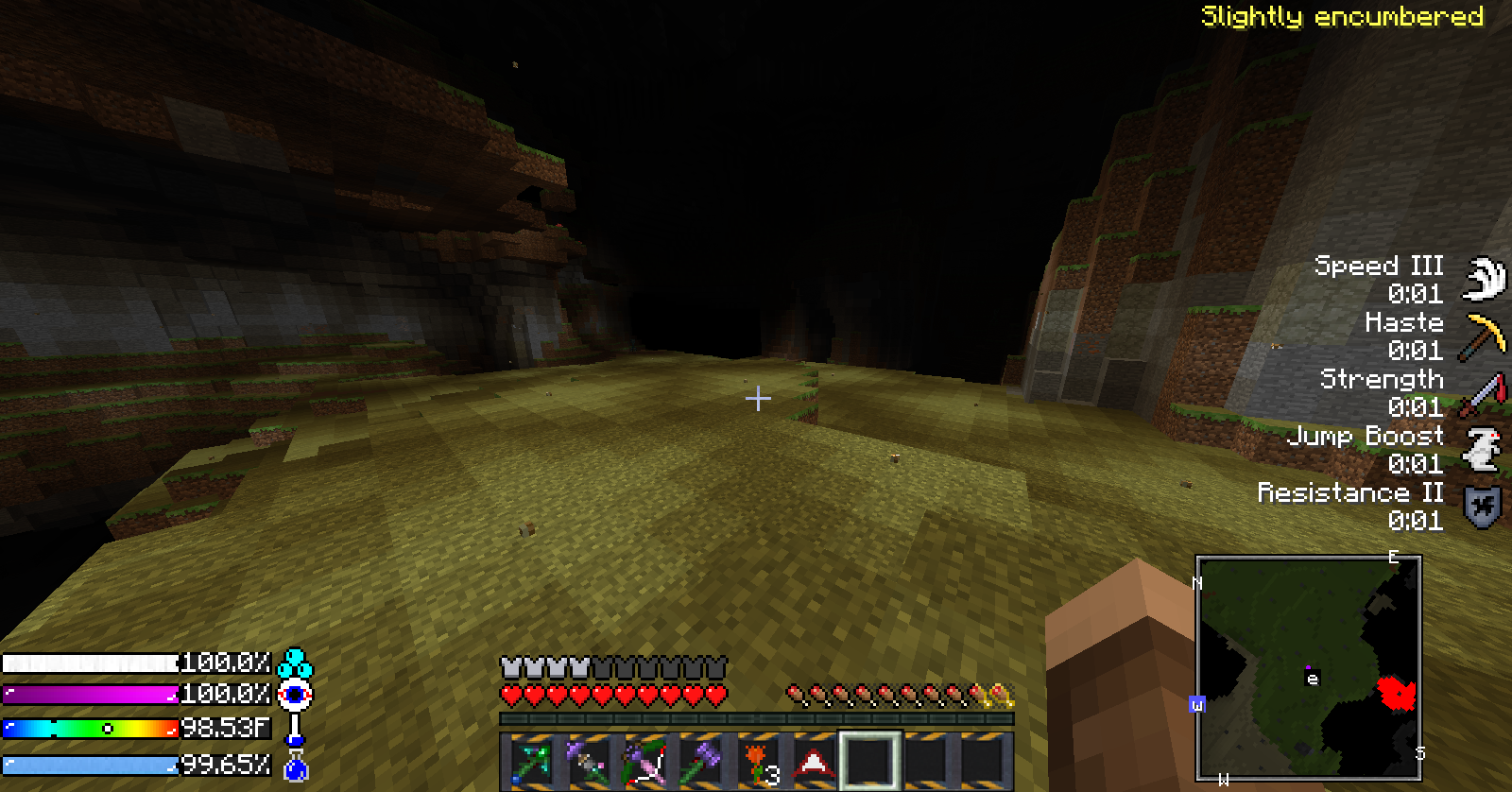Click the cyan triple-orb icon
The image size is (1512, 792).
click(x=296, y=663)
